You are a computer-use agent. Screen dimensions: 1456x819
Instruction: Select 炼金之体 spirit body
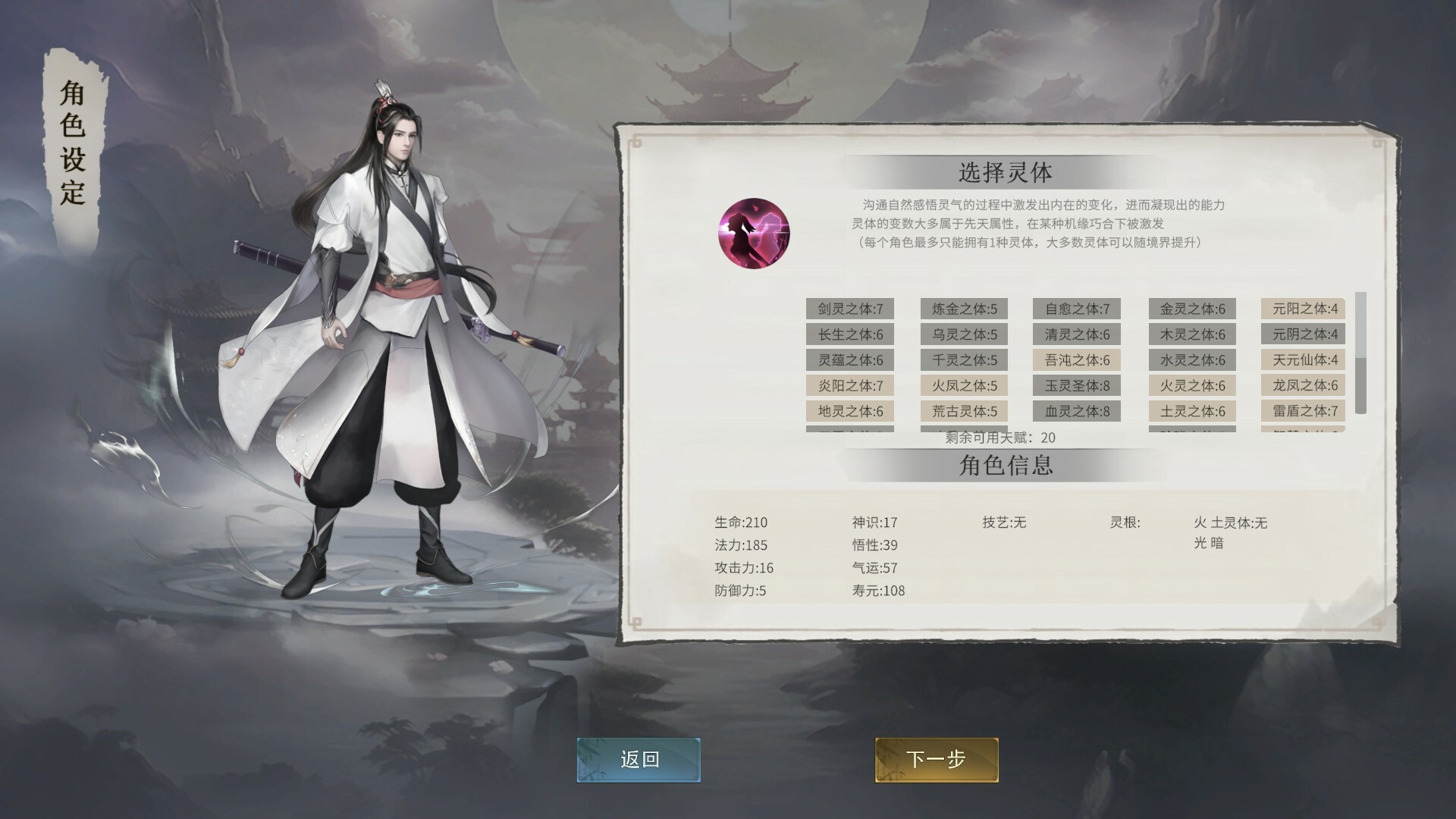tap(965, 309)
